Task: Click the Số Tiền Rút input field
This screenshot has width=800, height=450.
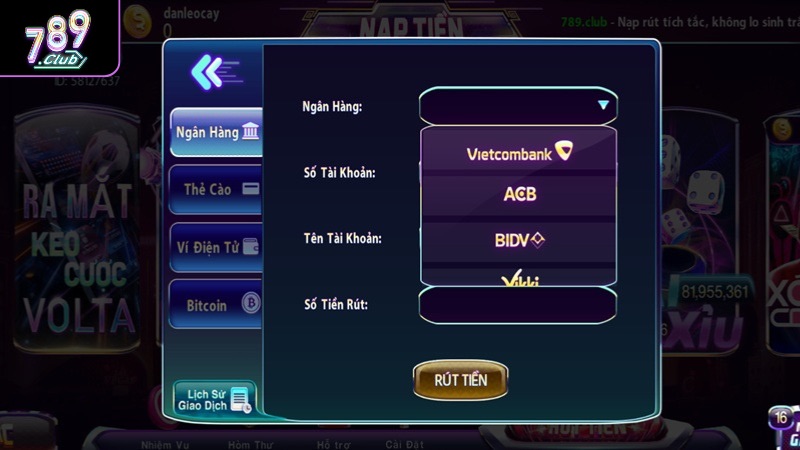Action: pos(518,304)
